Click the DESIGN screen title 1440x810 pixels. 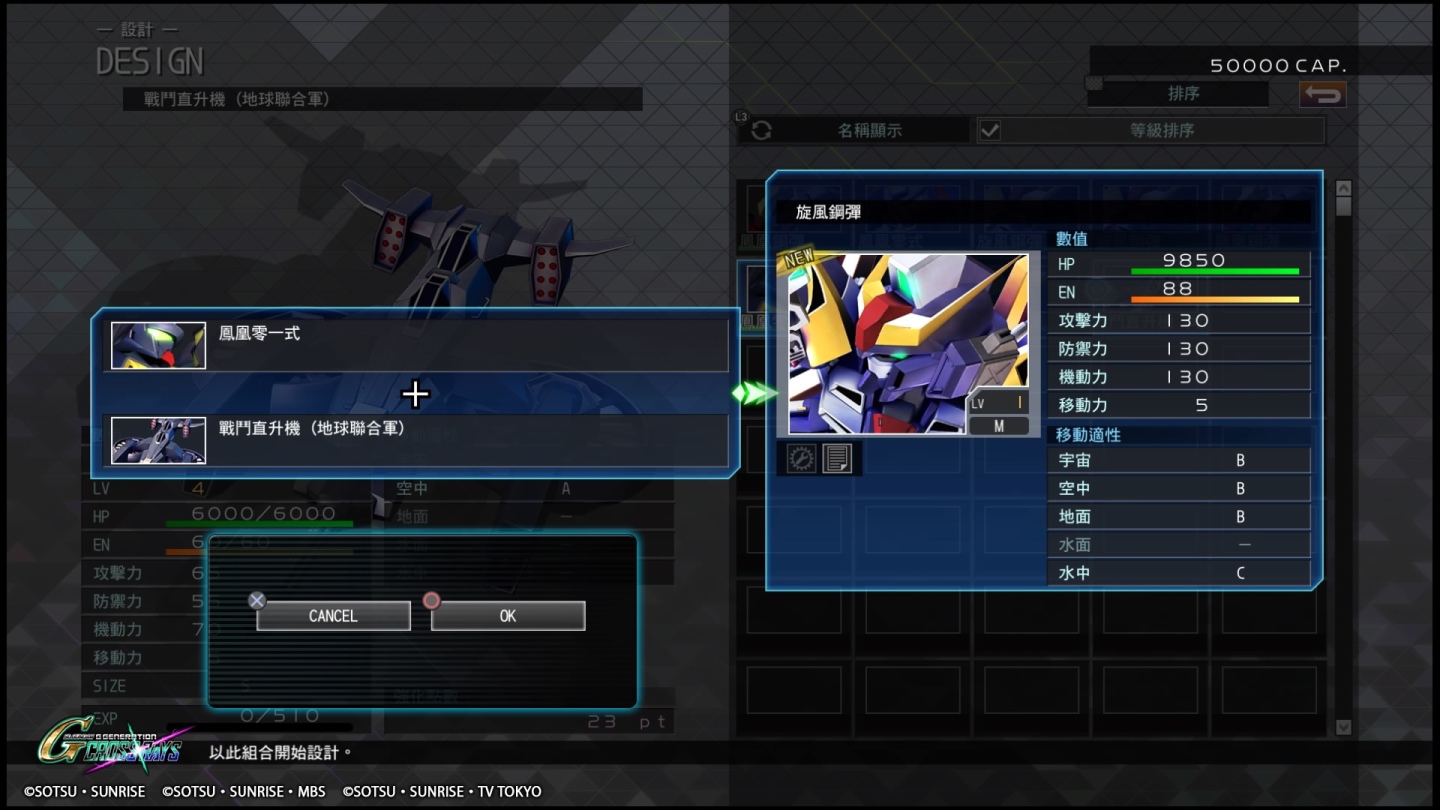pyautogui.click(x=150, y=60)
